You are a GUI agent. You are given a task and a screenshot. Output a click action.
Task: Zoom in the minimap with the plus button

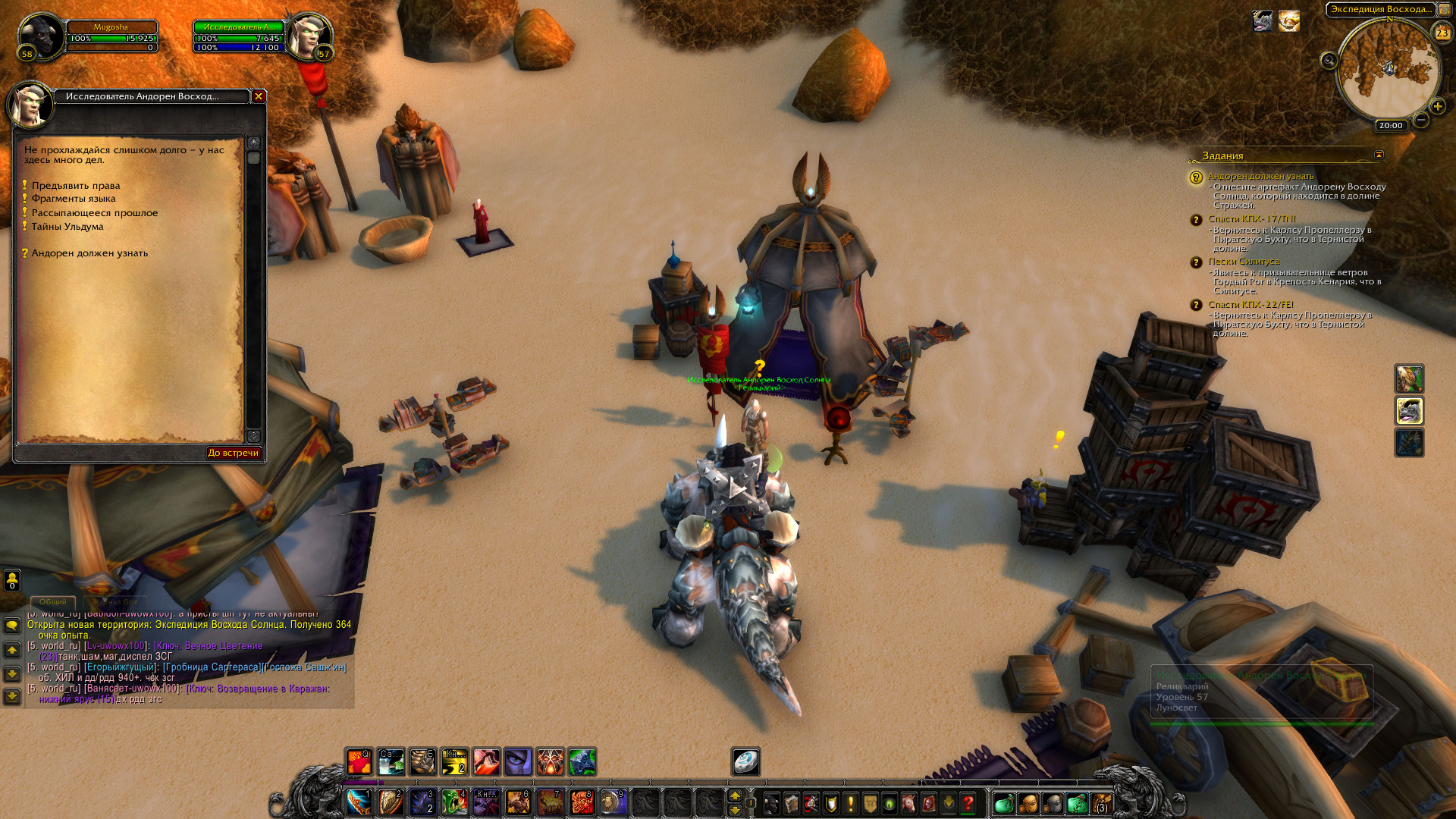1437,107
